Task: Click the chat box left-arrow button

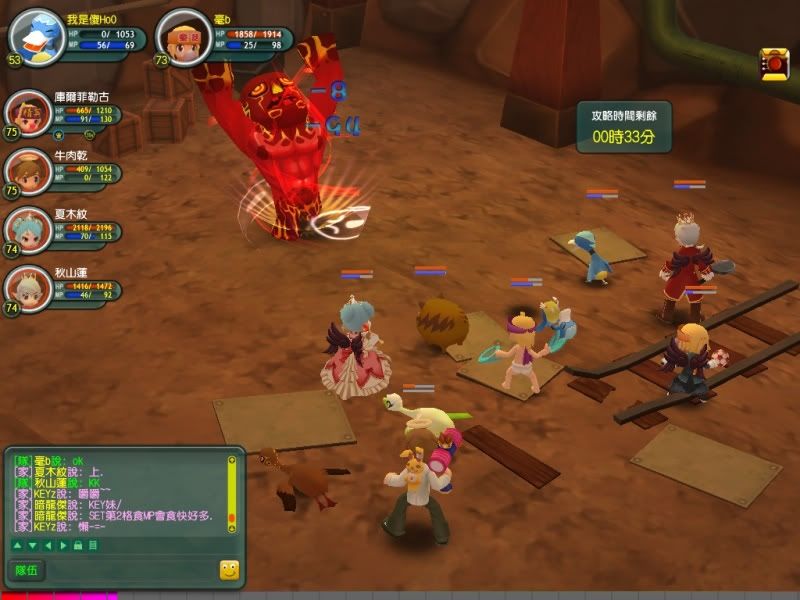Action: tap(47, 545)
